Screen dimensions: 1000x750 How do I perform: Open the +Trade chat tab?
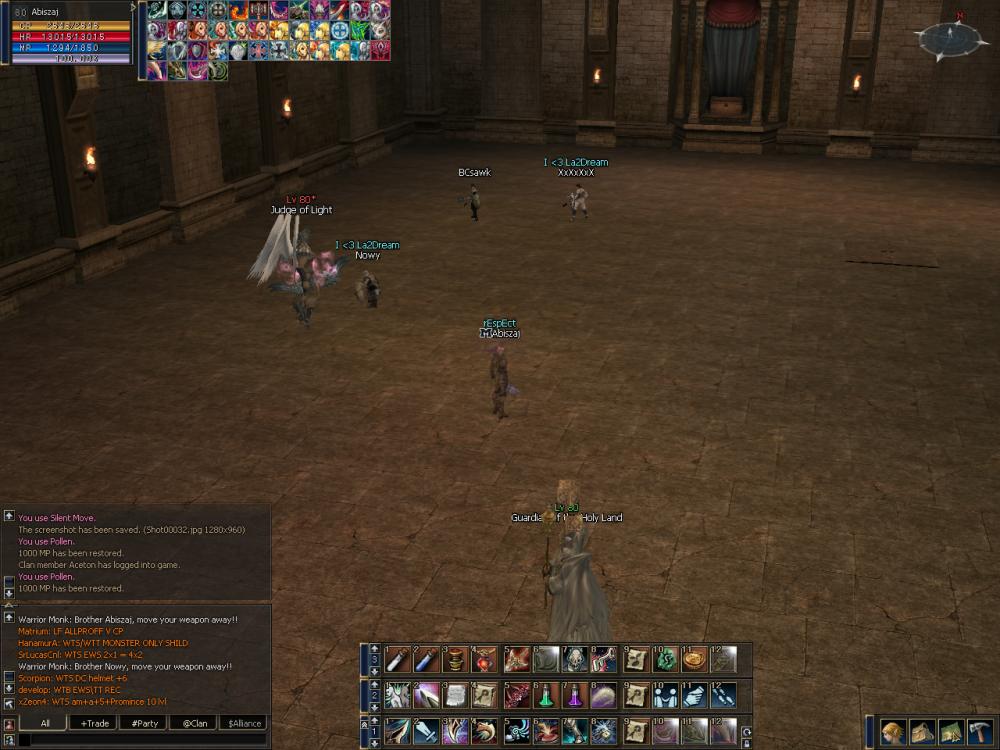tap(95, 723)
